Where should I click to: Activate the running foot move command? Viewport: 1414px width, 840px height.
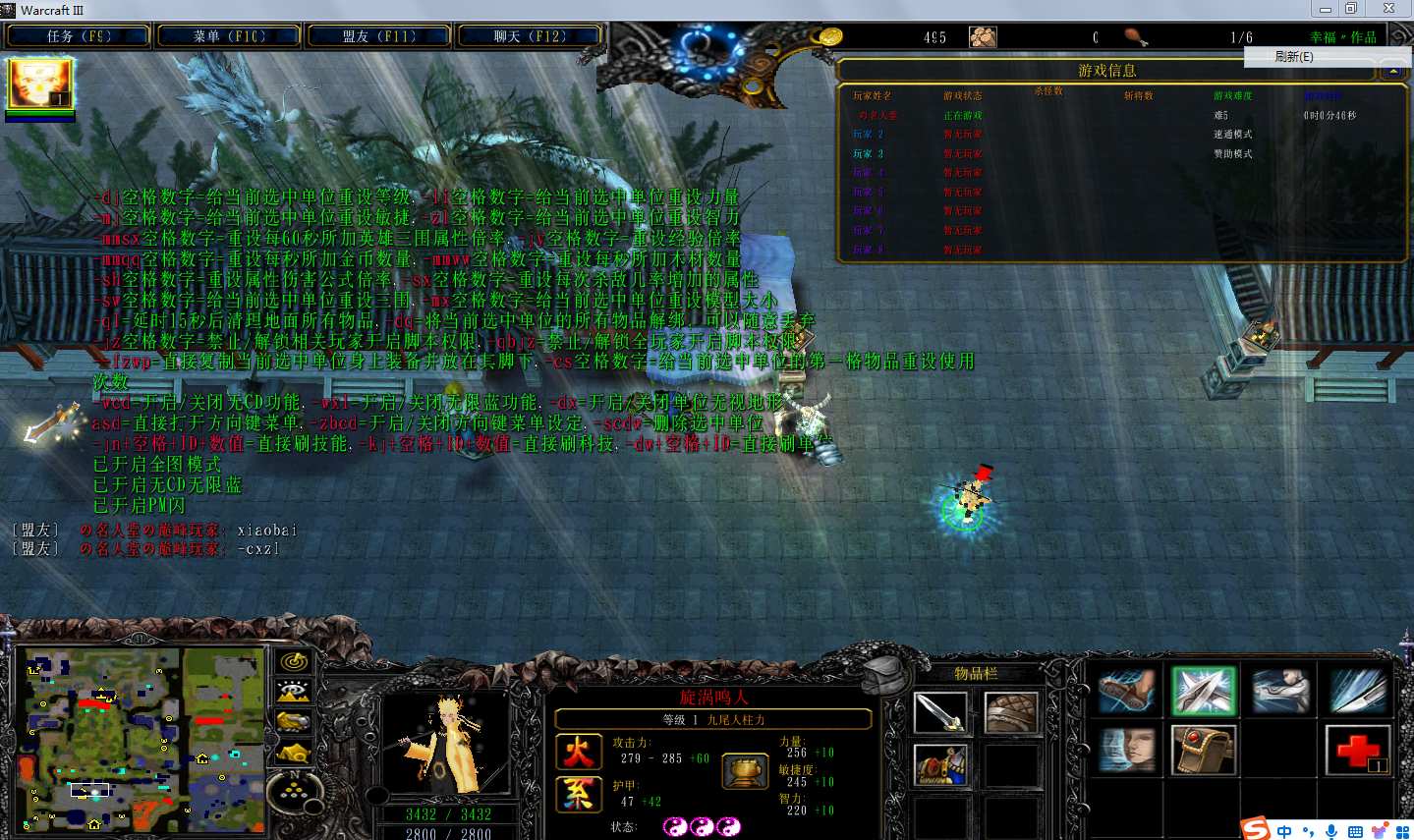click(1126, 691)
